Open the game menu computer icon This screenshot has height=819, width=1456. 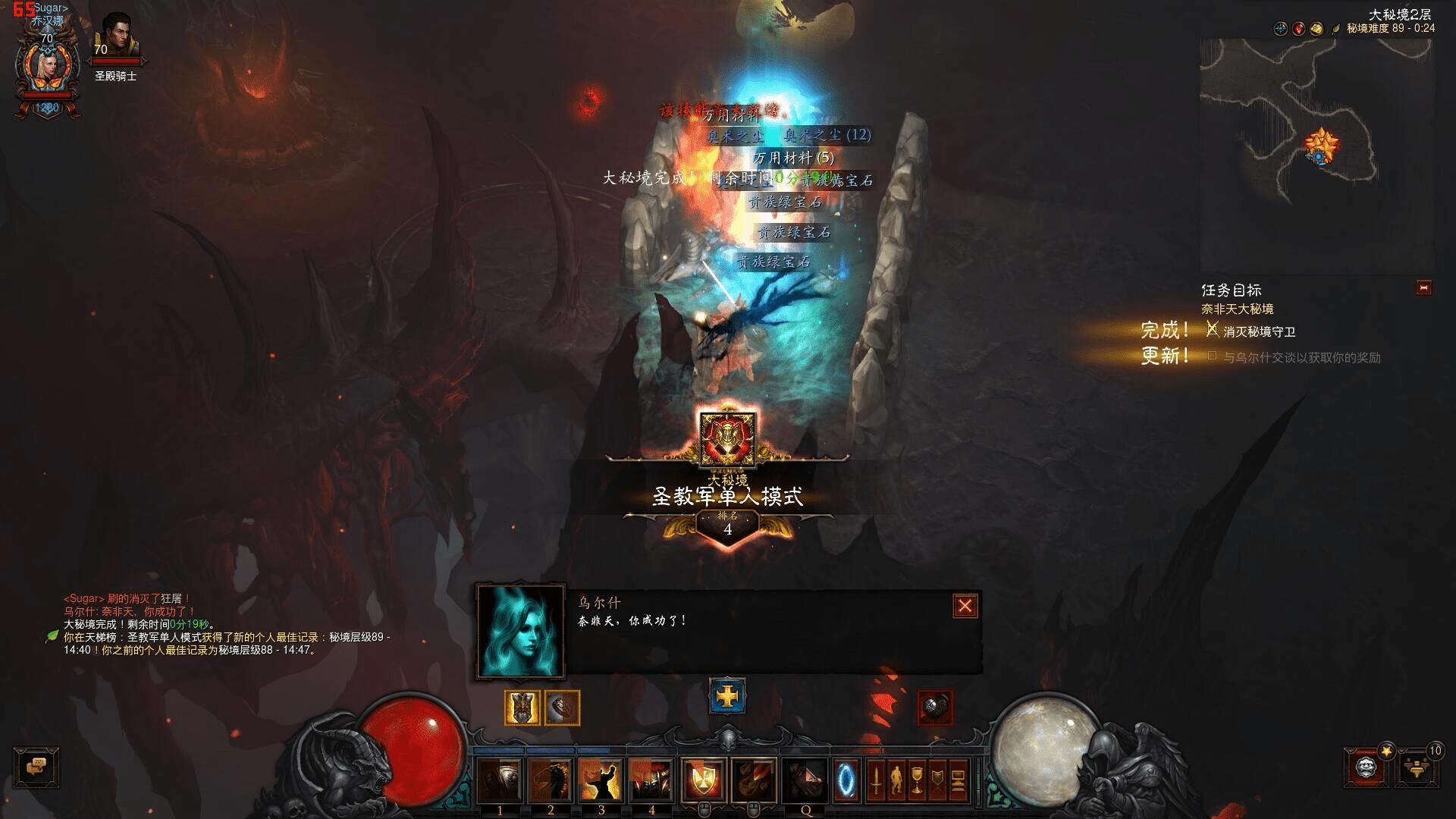click(958, 780)
